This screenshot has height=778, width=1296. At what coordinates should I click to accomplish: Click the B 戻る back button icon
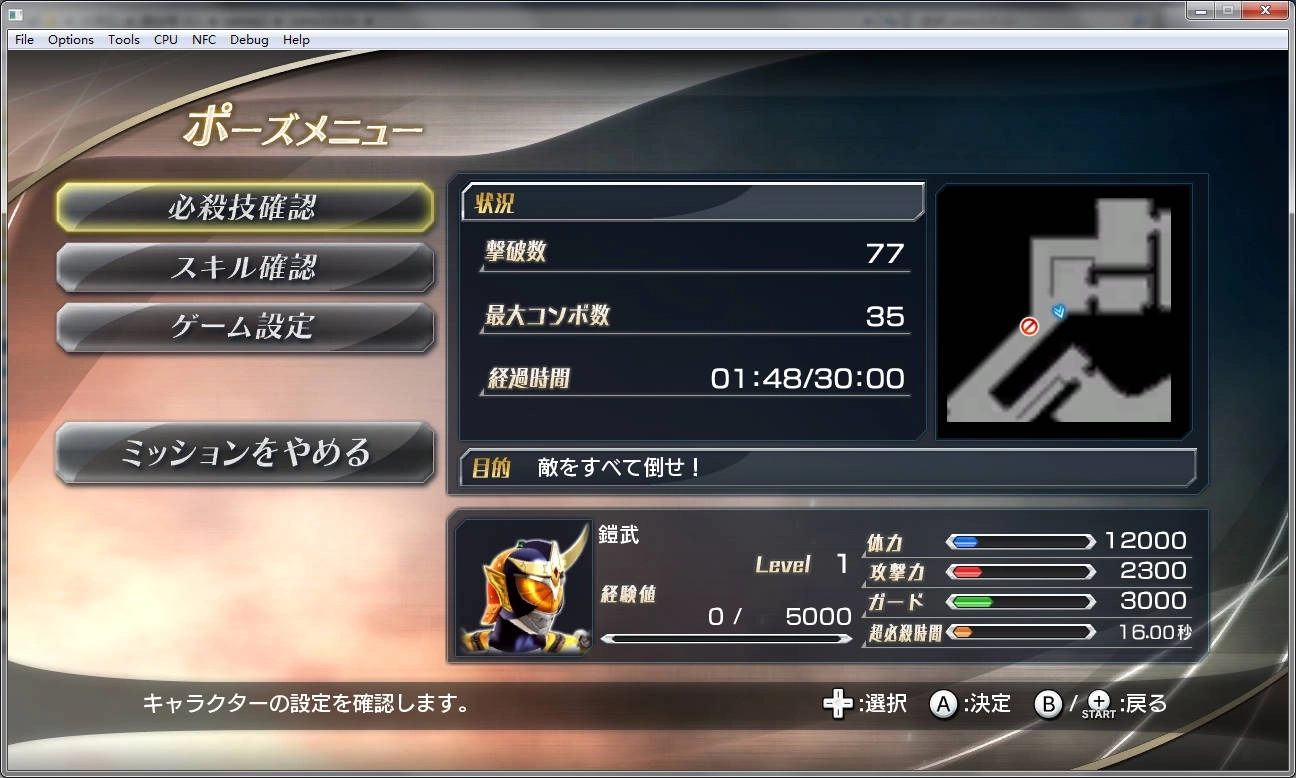pos(1048,704)
